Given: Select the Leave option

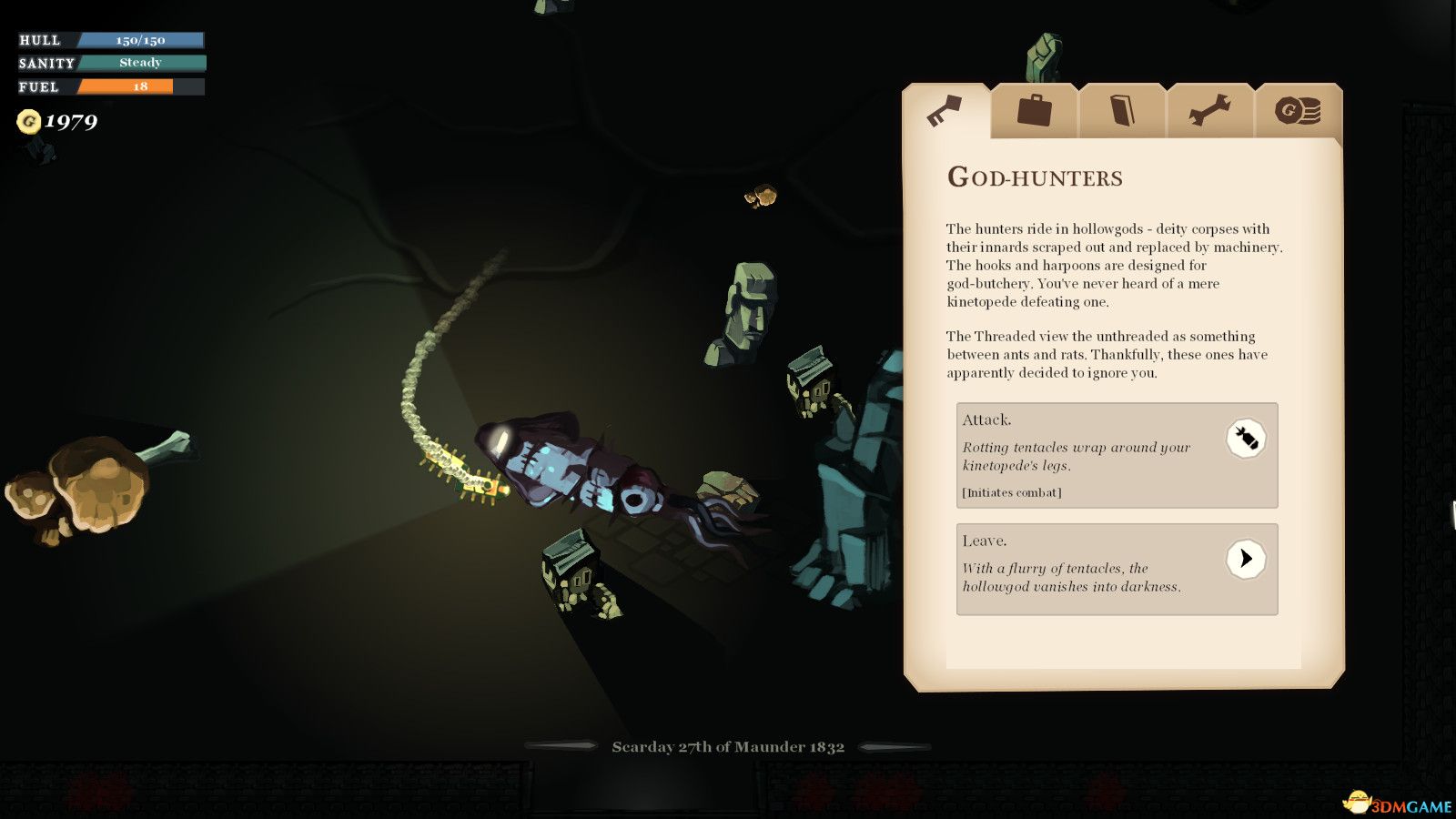Looking at the screenshot, I should point(1117,569).
